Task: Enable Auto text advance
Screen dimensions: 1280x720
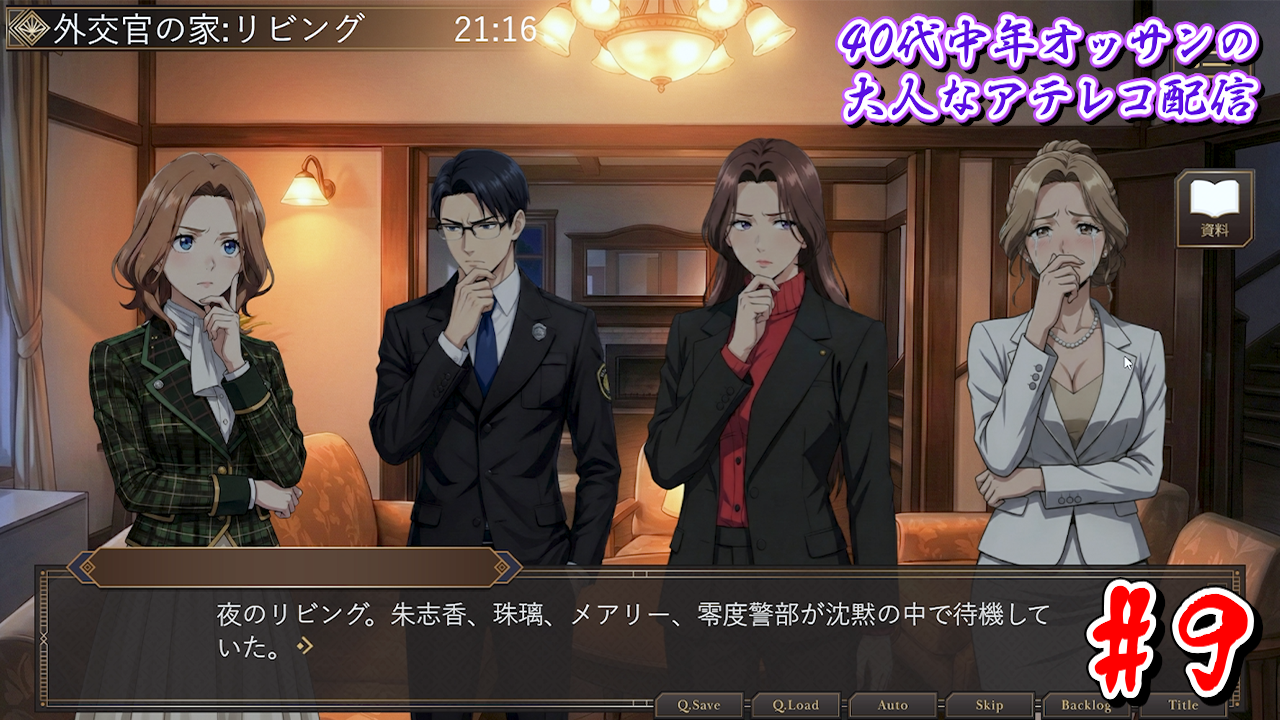Action: [x=892, y=705]
